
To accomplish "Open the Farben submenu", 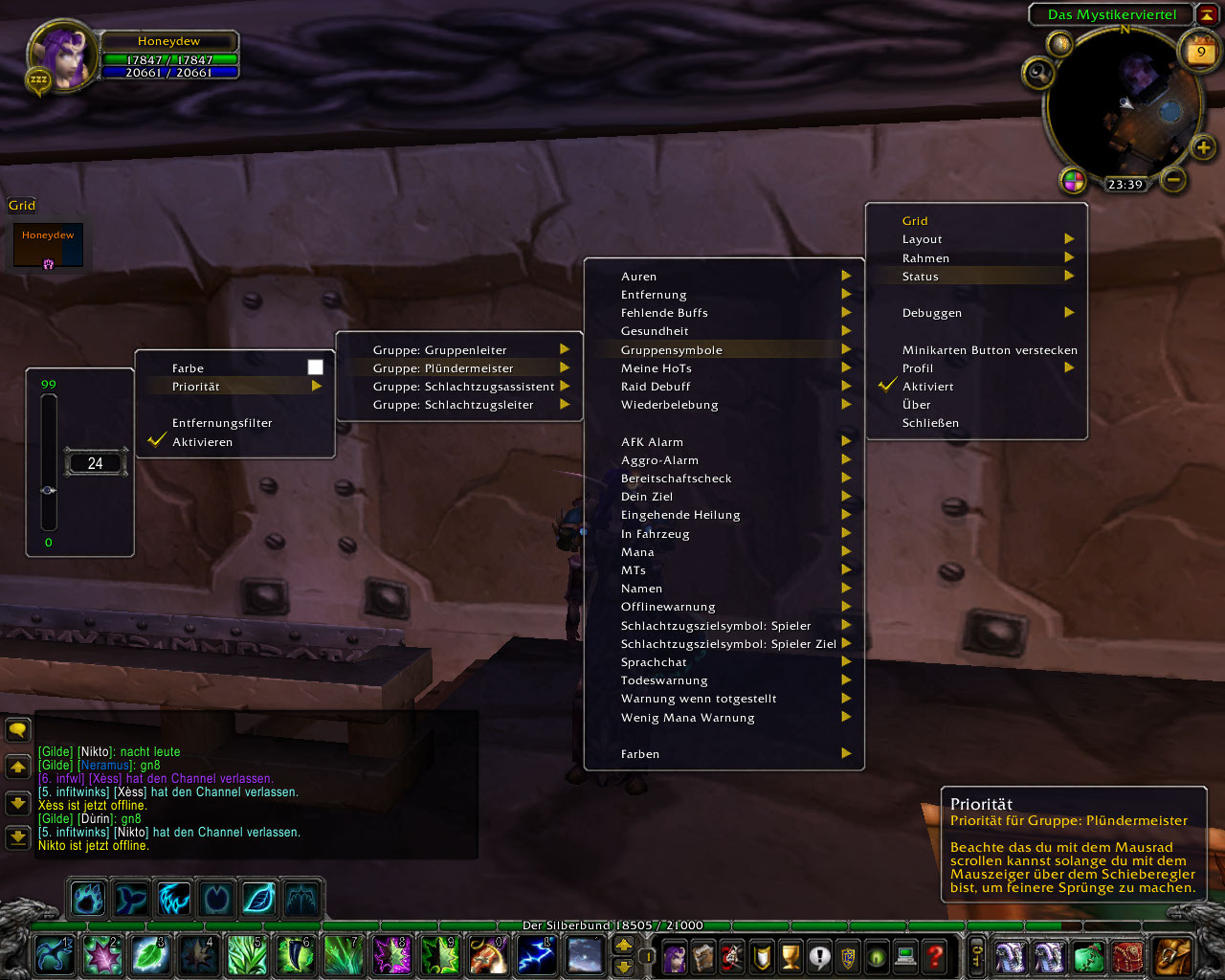I will point(640,754).
